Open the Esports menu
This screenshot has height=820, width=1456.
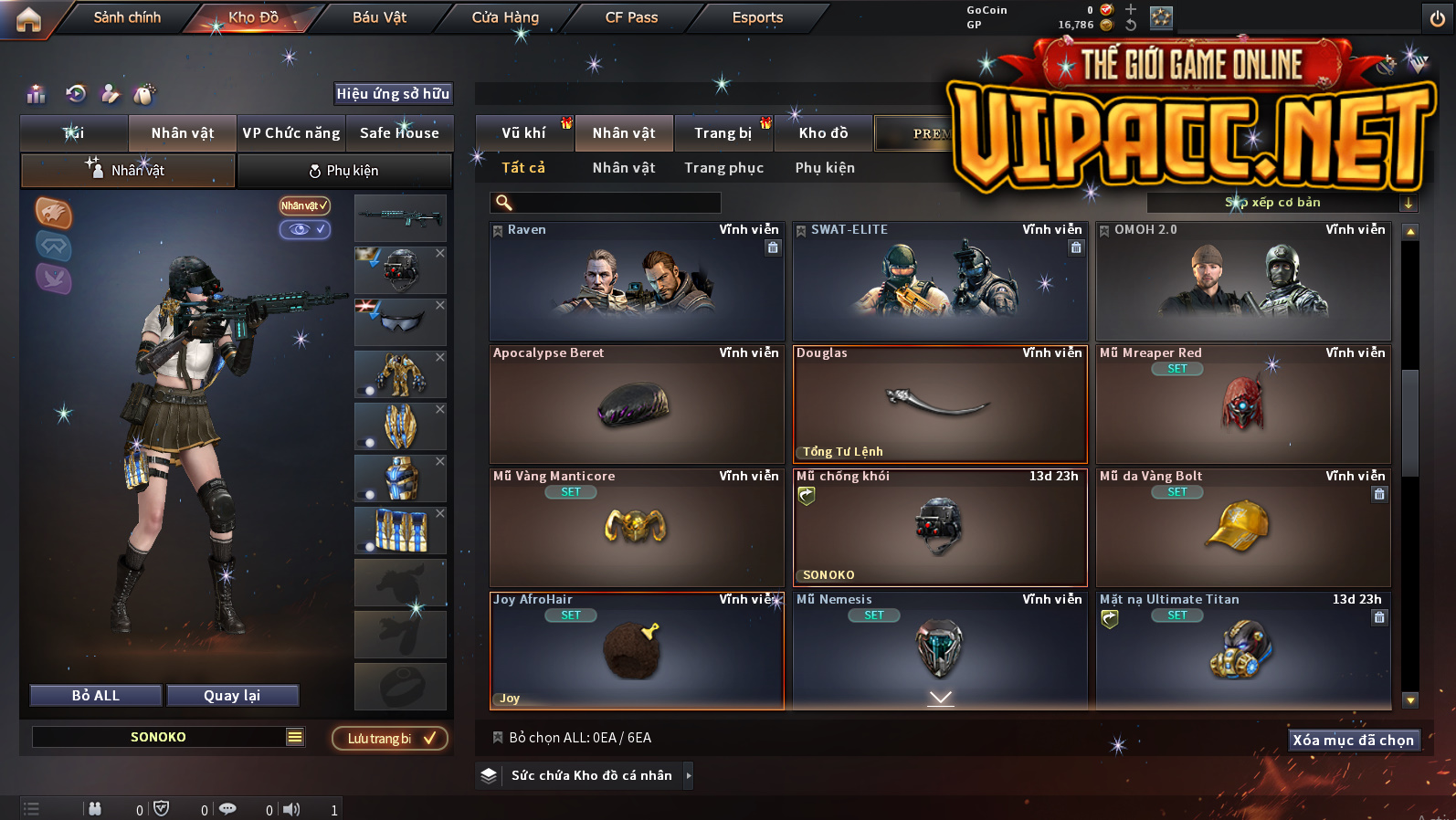pyautogui.click(x=757, y=17)
